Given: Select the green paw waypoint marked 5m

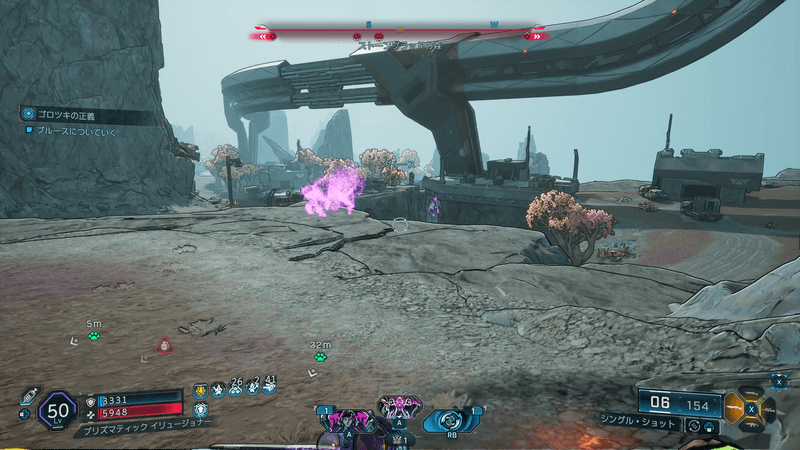Looking at the screenshot, I should (94, 336).
